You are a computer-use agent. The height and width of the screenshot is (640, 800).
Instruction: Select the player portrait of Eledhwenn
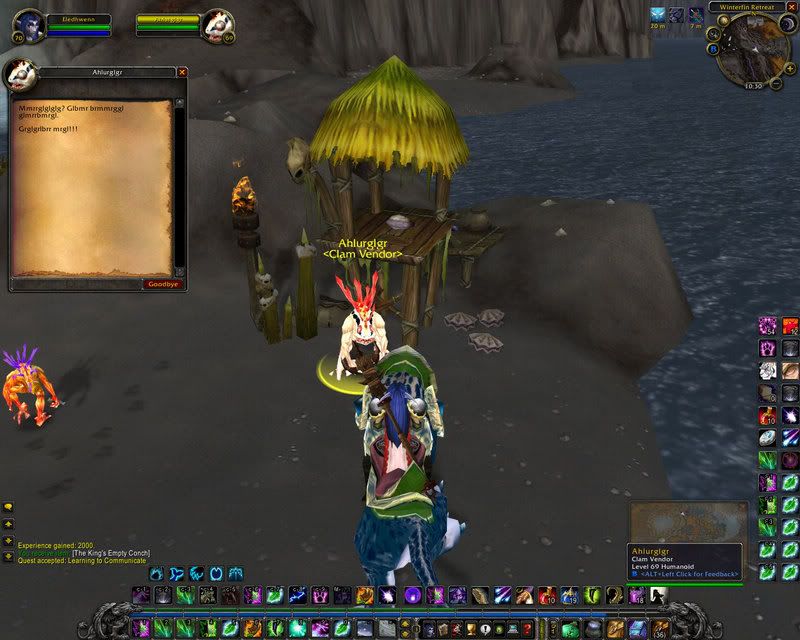point(27,26)
